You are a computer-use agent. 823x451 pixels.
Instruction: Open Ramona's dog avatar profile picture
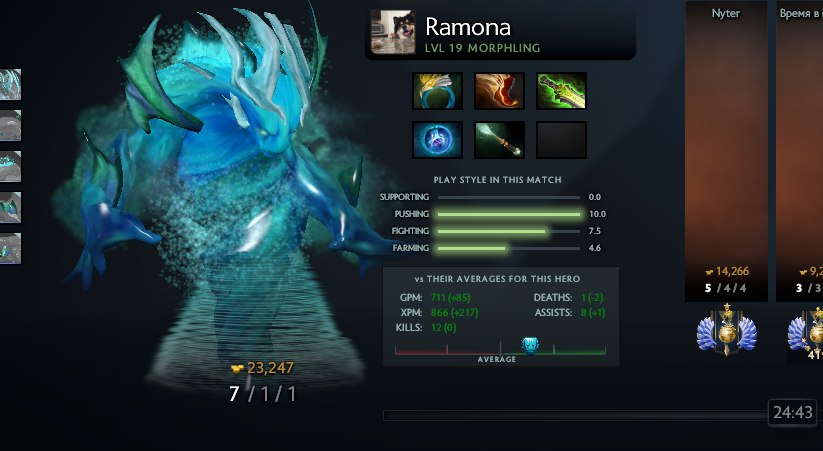click(x=393, y=32)
